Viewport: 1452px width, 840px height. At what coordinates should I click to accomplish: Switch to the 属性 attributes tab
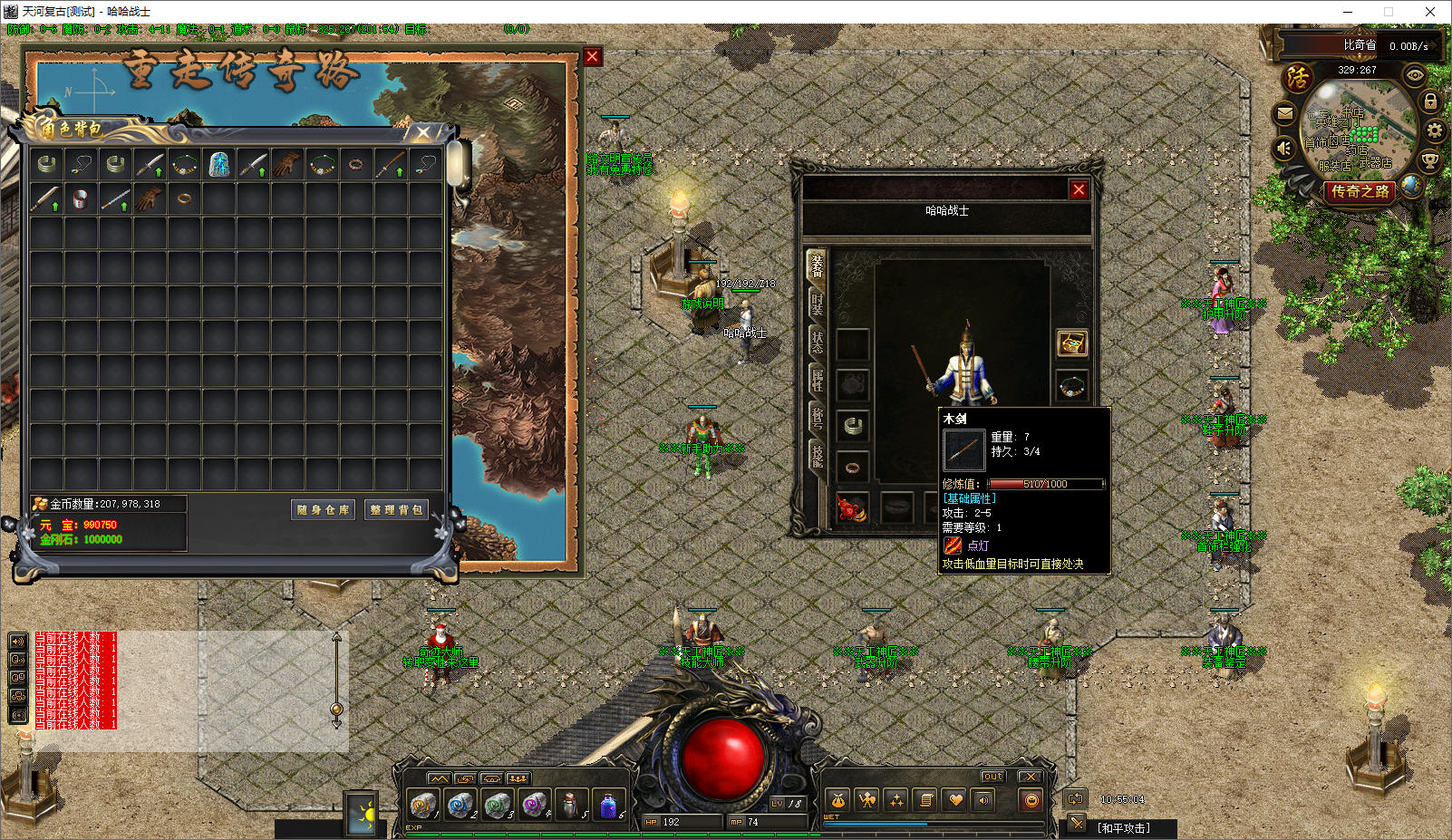(x=817, y=380)
